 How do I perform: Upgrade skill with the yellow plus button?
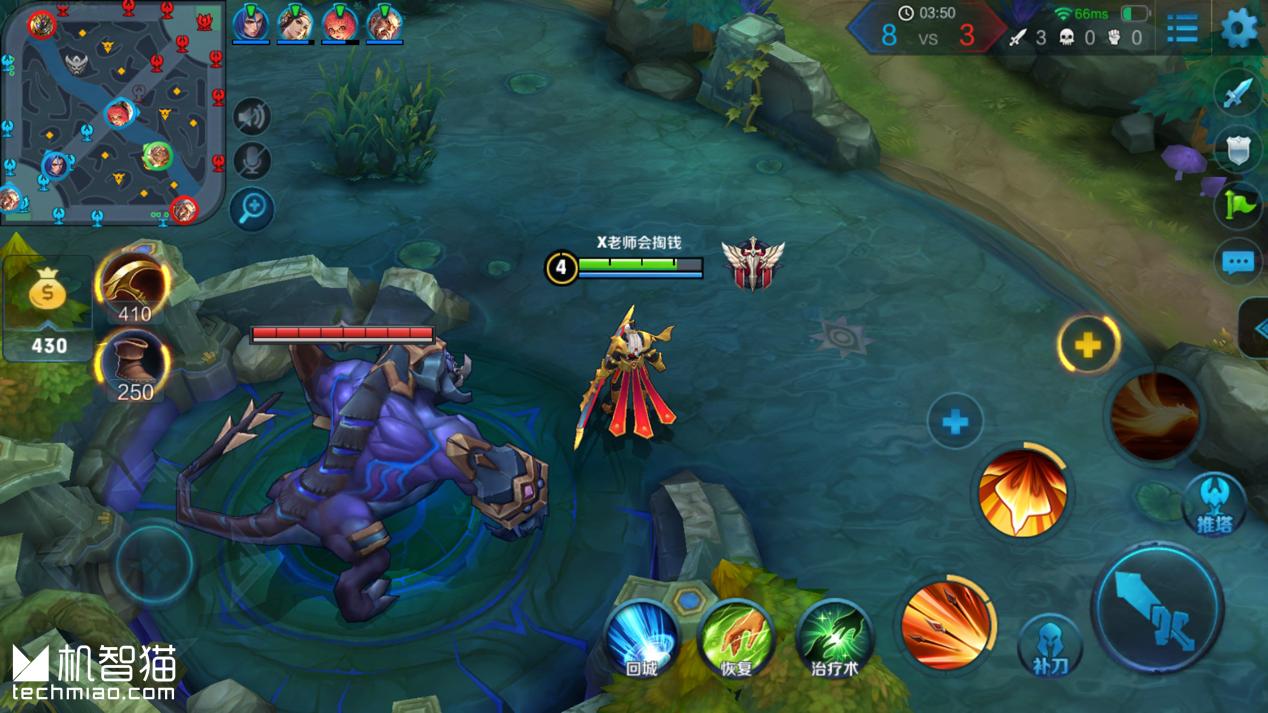[x=1088, y=345]
